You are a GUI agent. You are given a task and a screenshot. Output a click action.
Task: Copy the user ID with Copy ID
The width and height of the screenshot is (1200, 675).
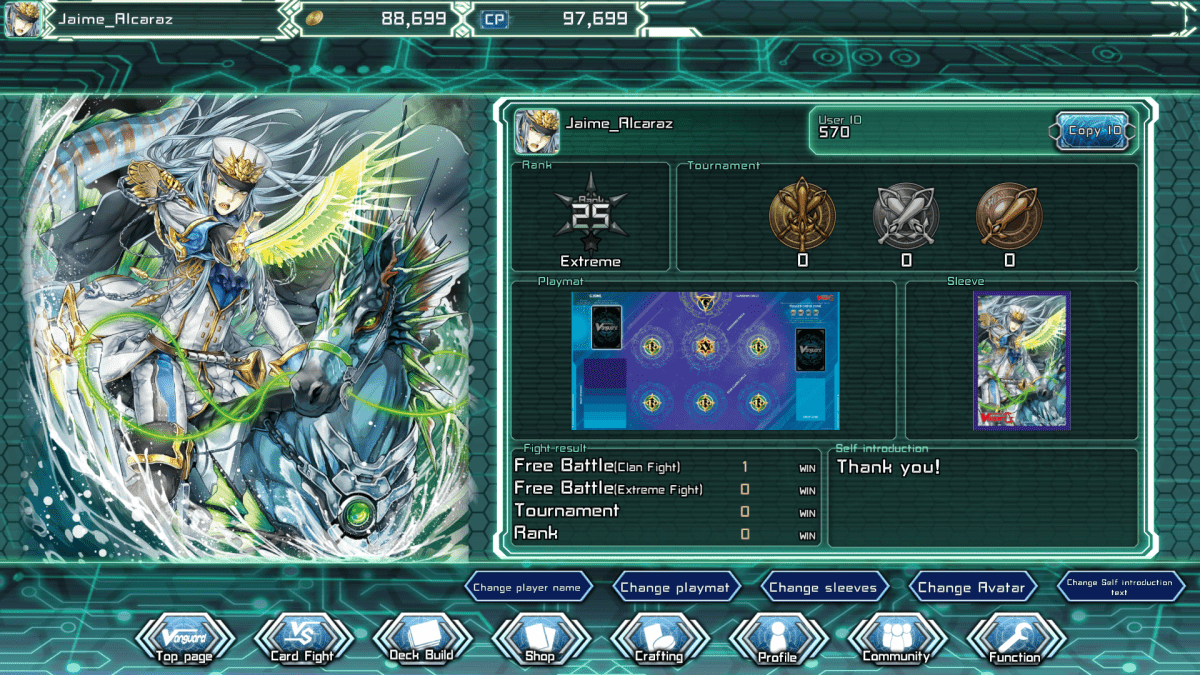tap(1093, 131)
